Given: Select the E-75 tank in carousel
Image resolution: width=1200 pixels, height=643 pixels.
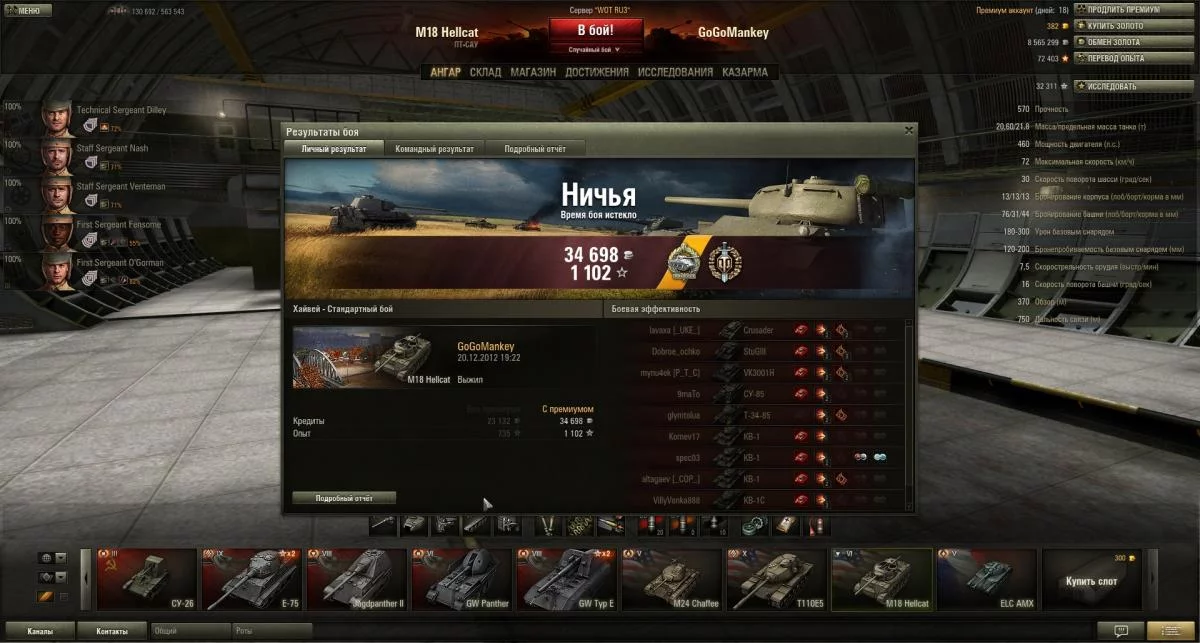Looking at the screenshot, I should (254, 578).
